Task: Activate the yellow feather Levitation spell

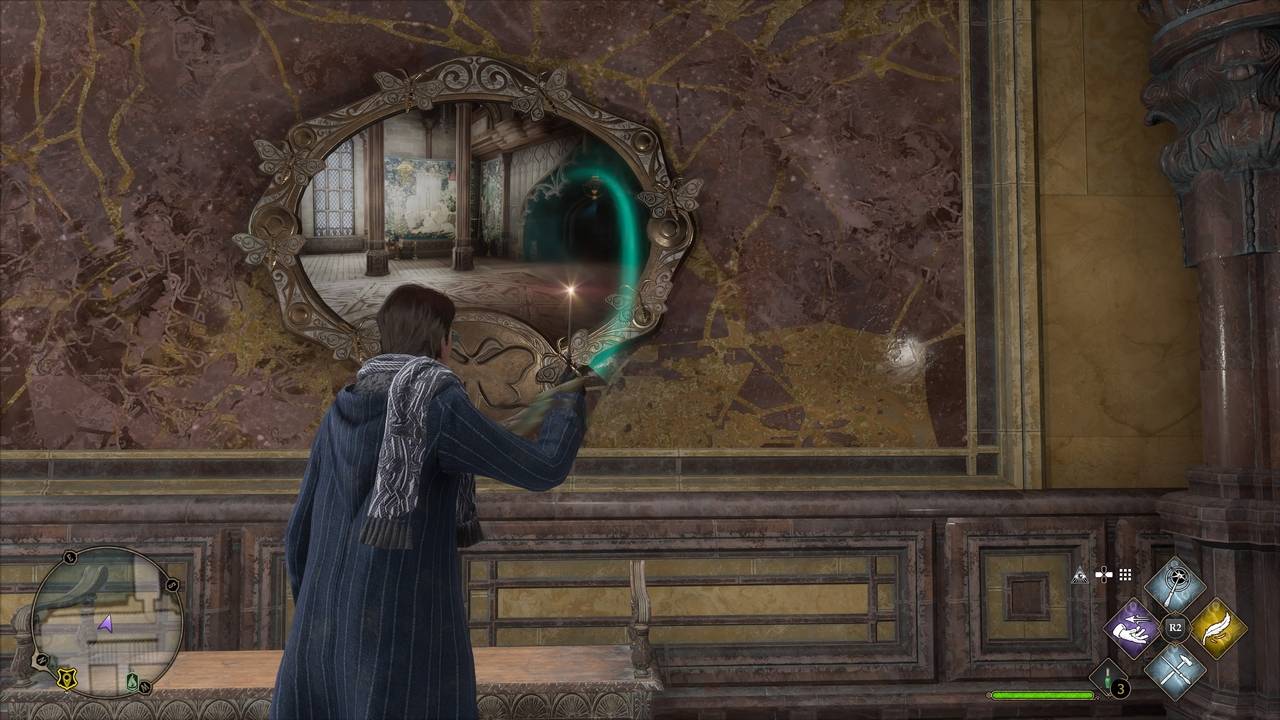Action: (1218, 628)
